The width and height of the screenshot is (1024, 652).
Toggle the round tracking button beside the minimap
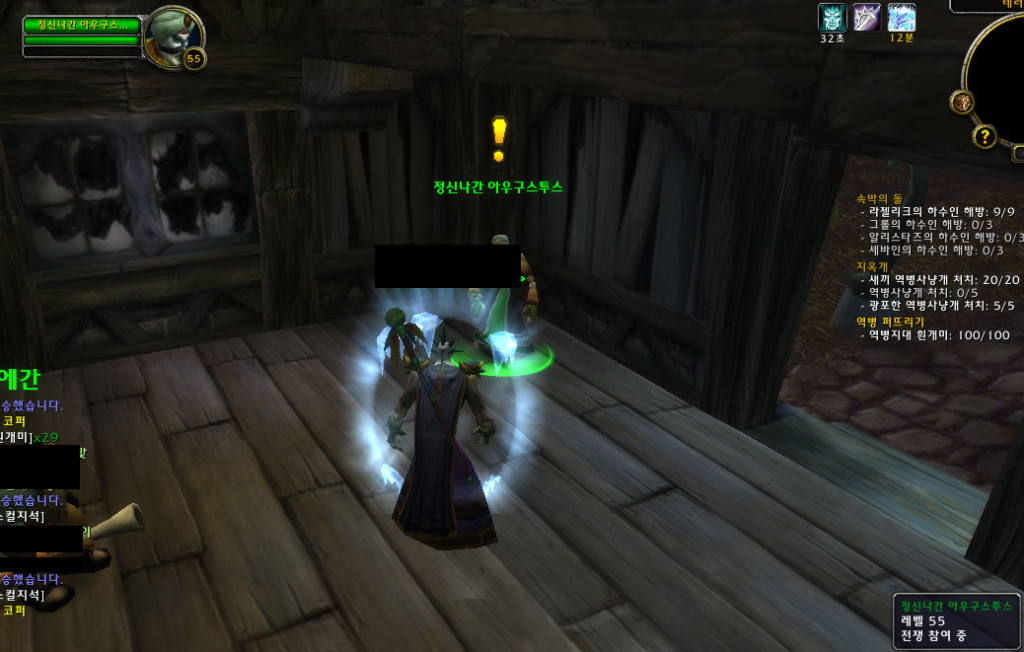pos(962,102)
